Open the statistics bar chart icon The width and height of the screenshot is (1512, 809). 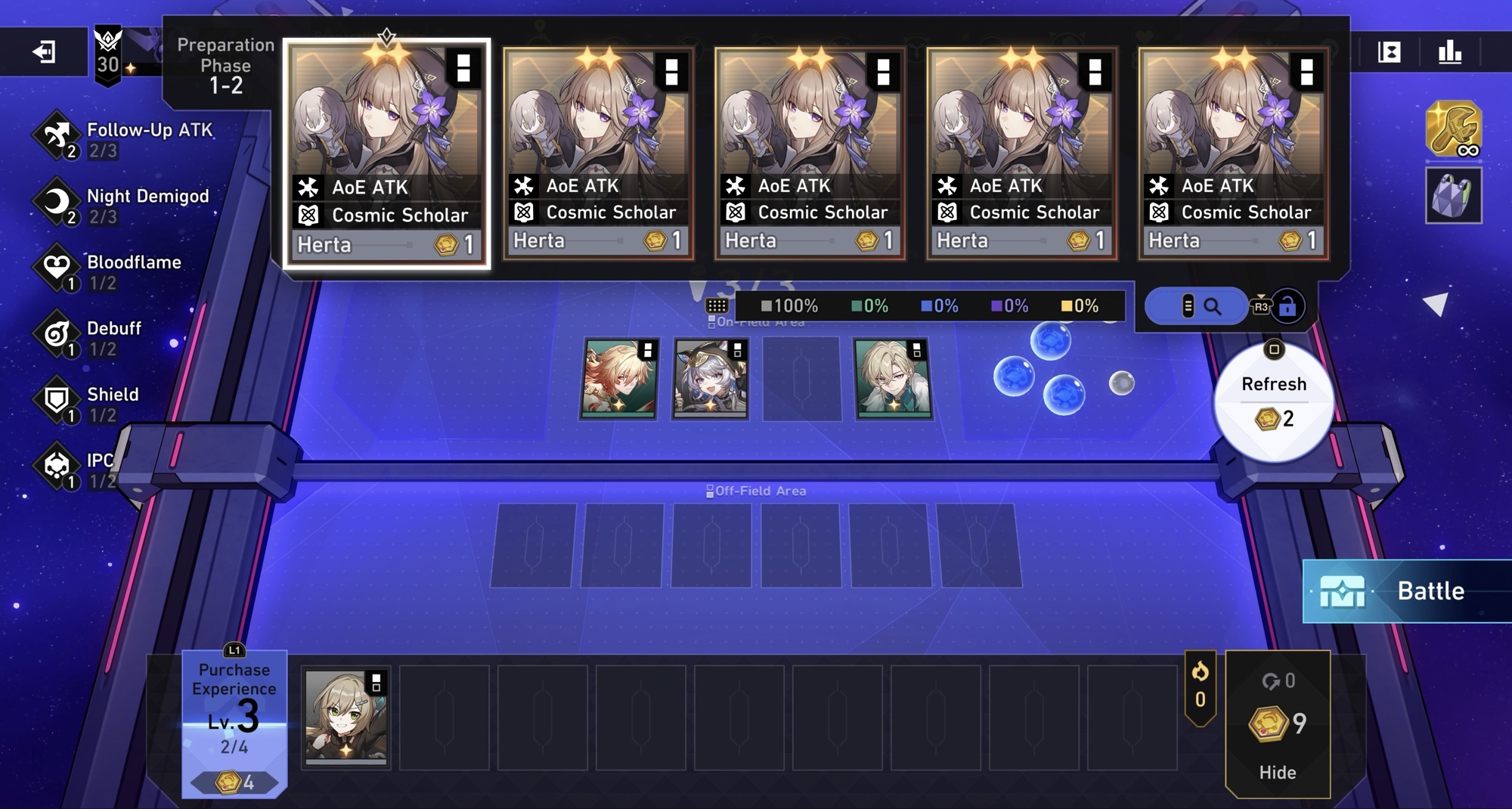[1449, 51]
